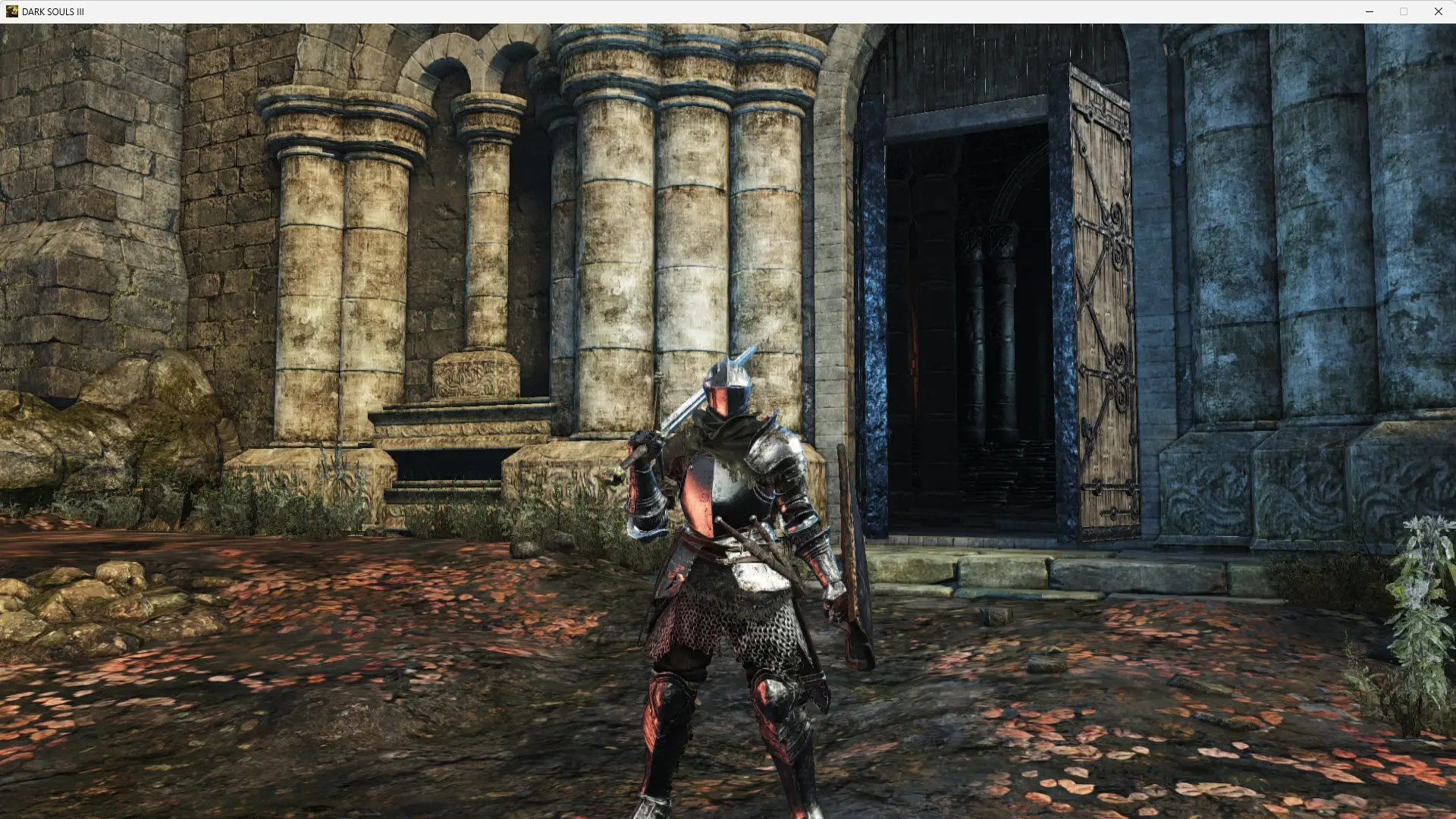This screenshot has width=1456, height=819.
Task: Close the DARK SOULS III window
Action: [x=1438, y=11]
